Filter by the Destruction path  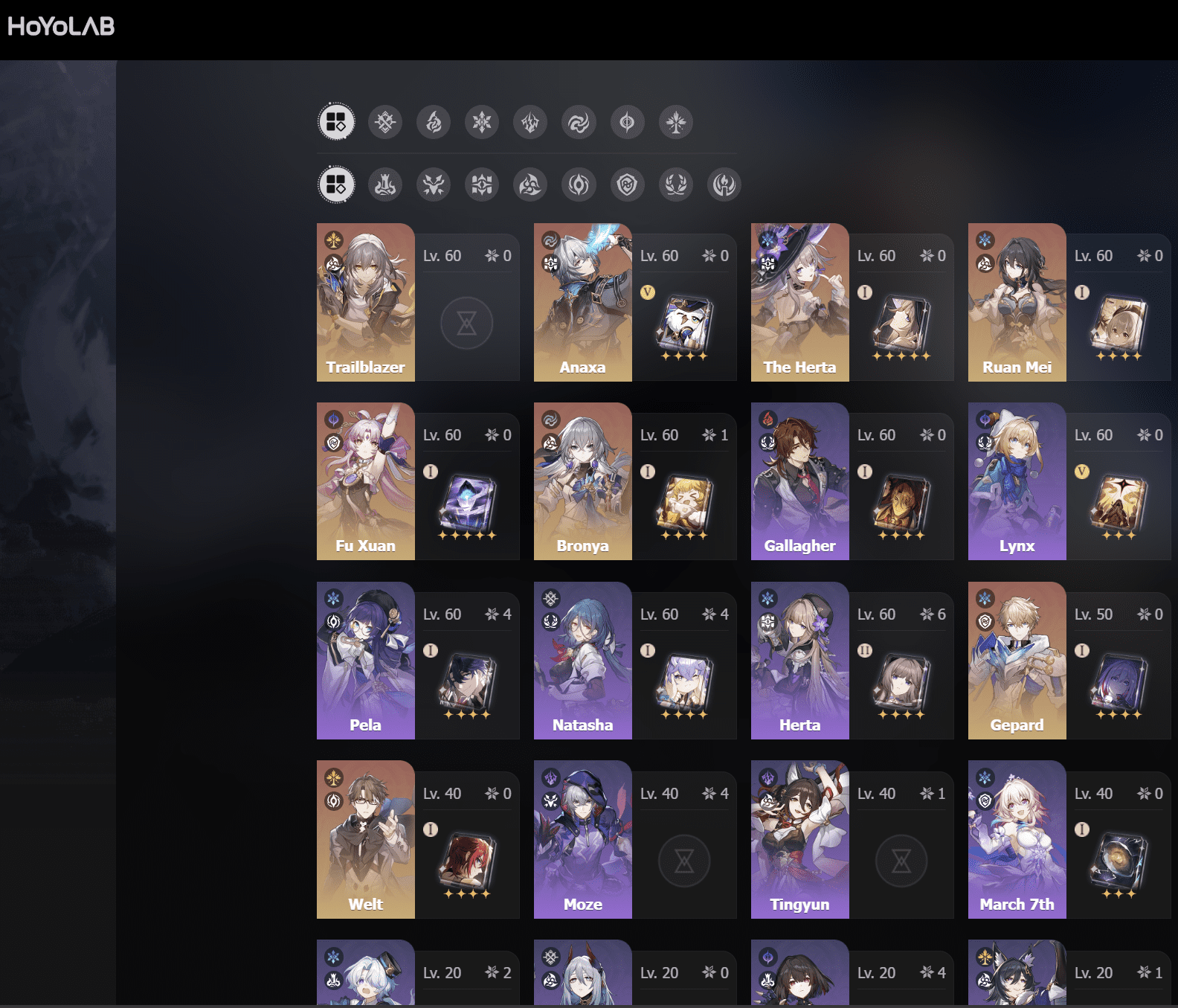click(384, 184)
